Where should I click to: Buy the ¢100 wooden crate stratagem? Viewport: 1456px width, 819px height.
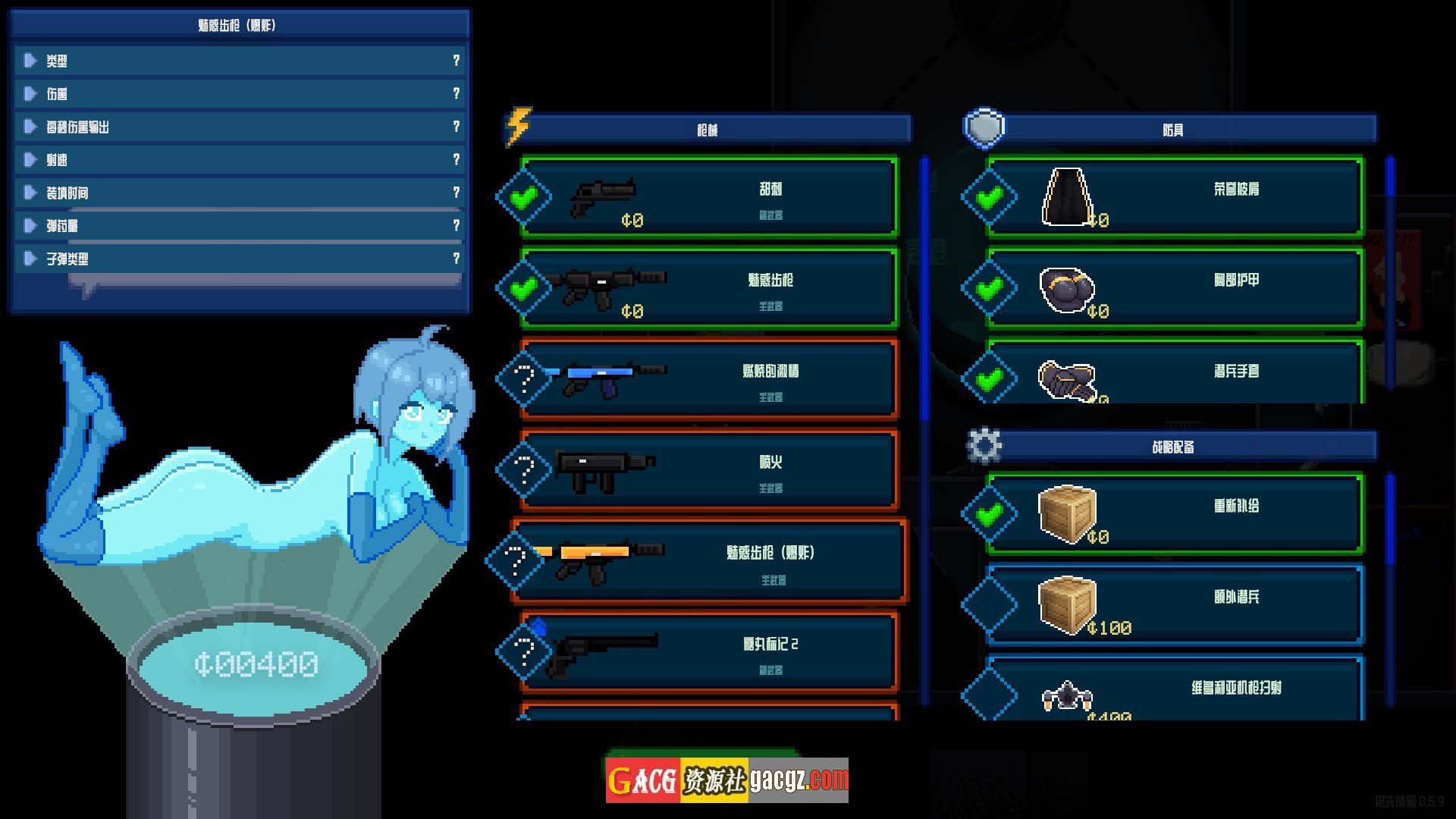tap(1174, 605)
